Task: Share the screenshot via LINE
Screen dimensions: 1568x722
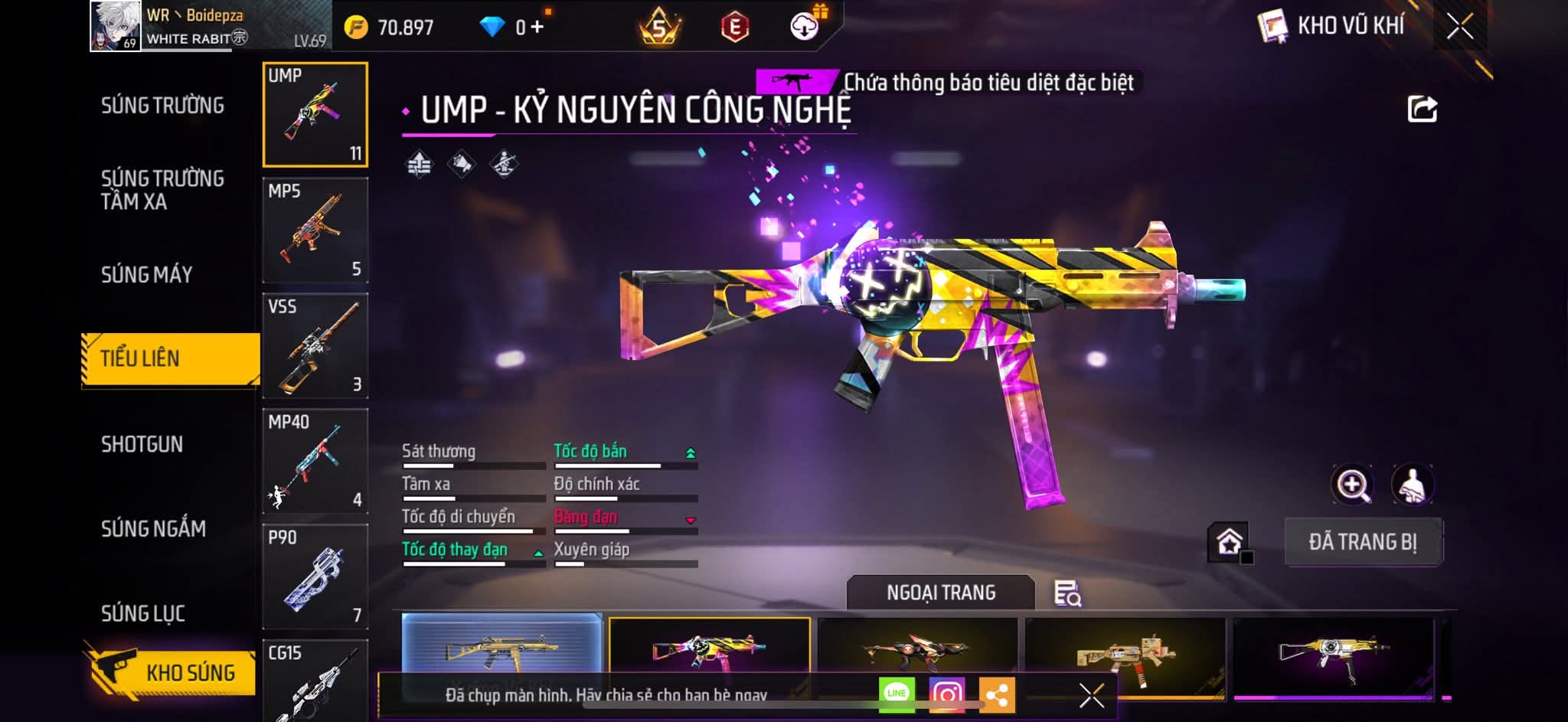Action: (x=897, y=694)
